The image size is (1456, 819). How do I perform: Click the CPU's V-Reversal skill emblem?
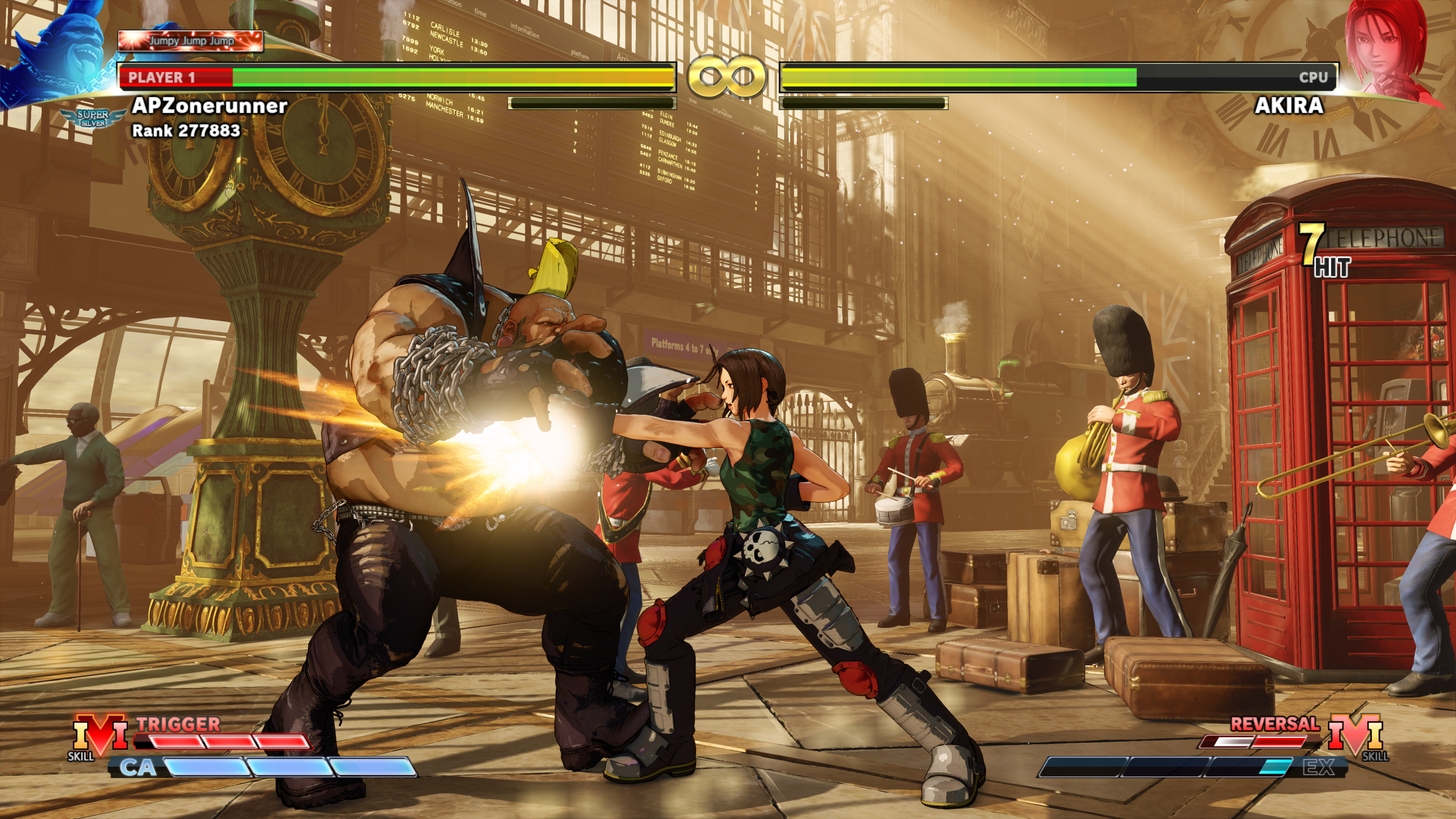pyautogui.click(x=1356, y=735)
